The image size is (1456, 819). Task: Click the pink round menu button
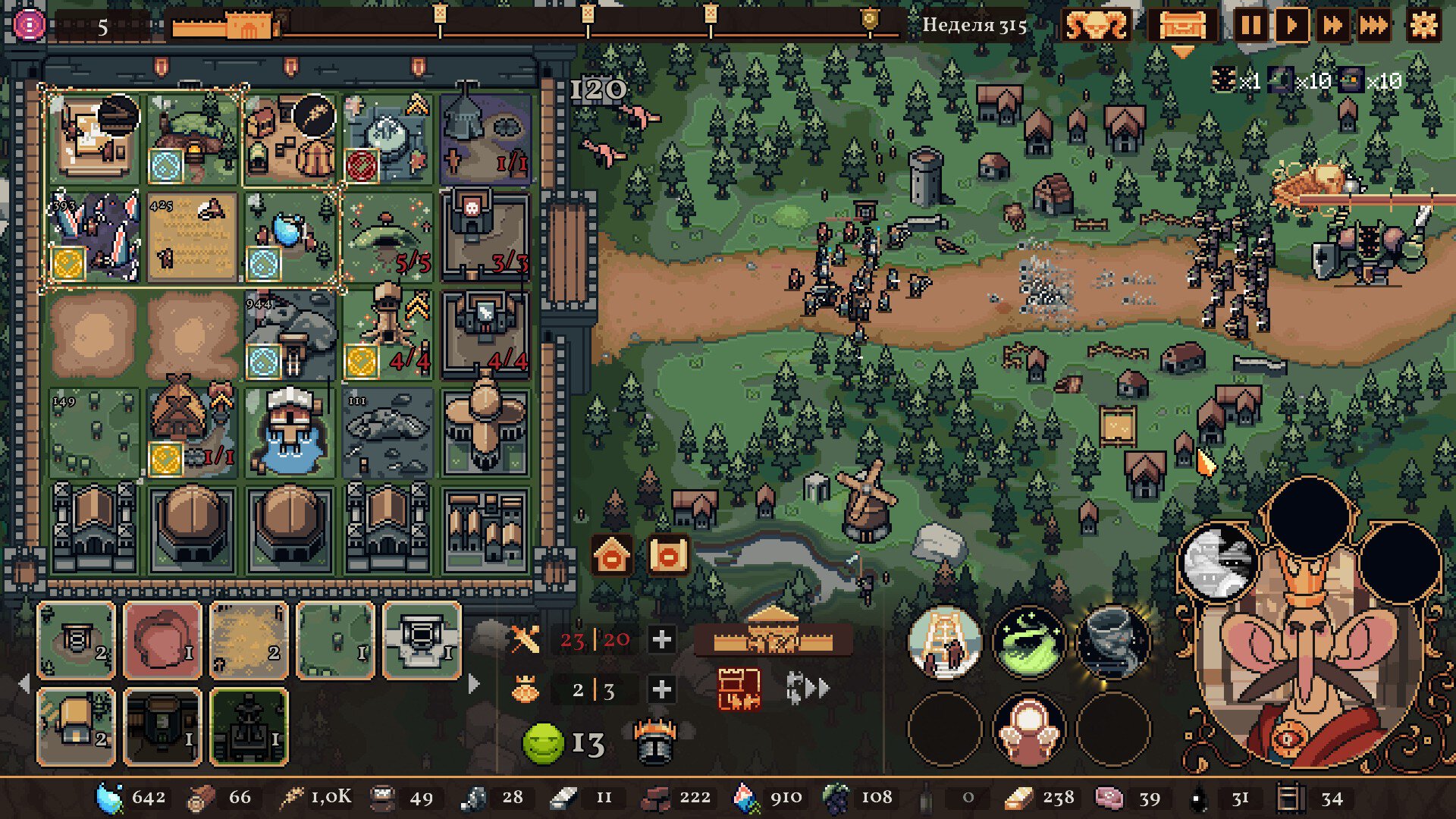tap(29, 26)
